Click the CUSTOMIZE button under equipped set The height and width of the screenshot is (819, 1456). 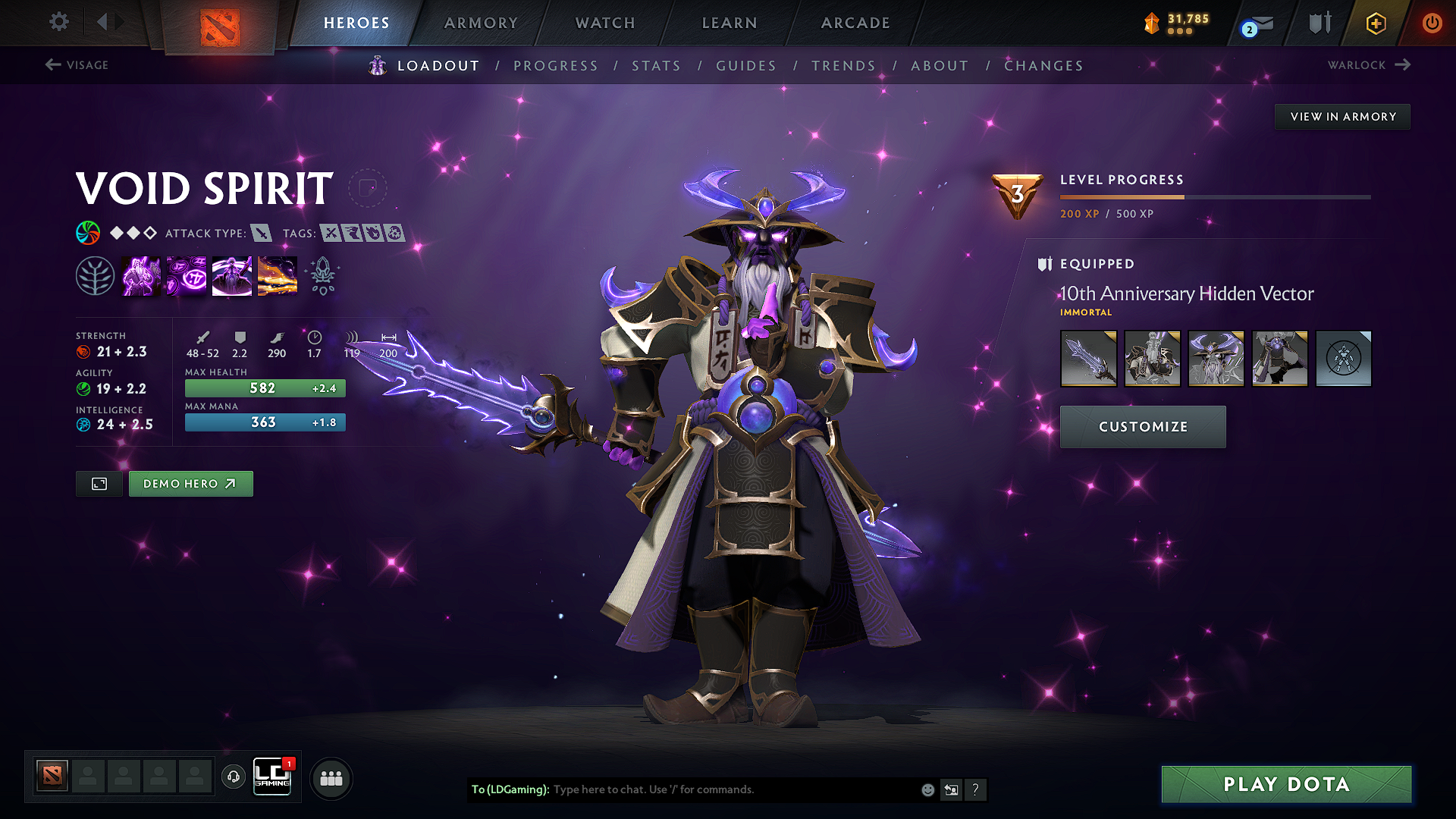pyautogui.click(x=1142, y=426)
